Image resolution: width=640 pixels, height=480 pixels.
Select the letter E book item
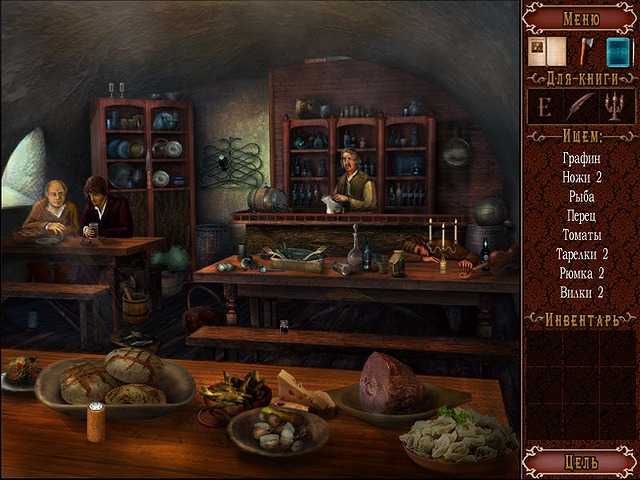545,106
